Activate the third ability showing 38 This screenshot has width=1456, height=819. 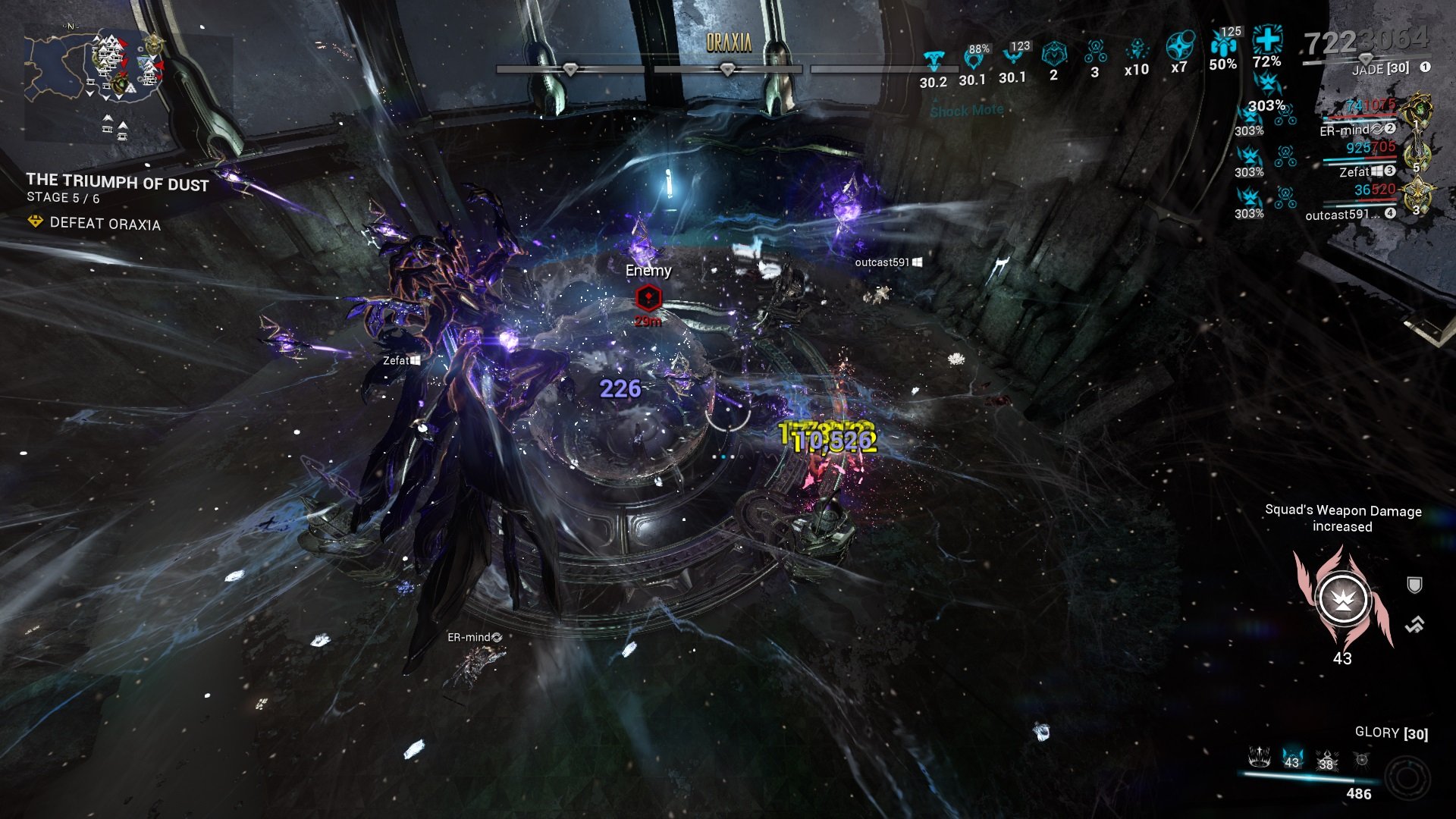(1326, 759)
